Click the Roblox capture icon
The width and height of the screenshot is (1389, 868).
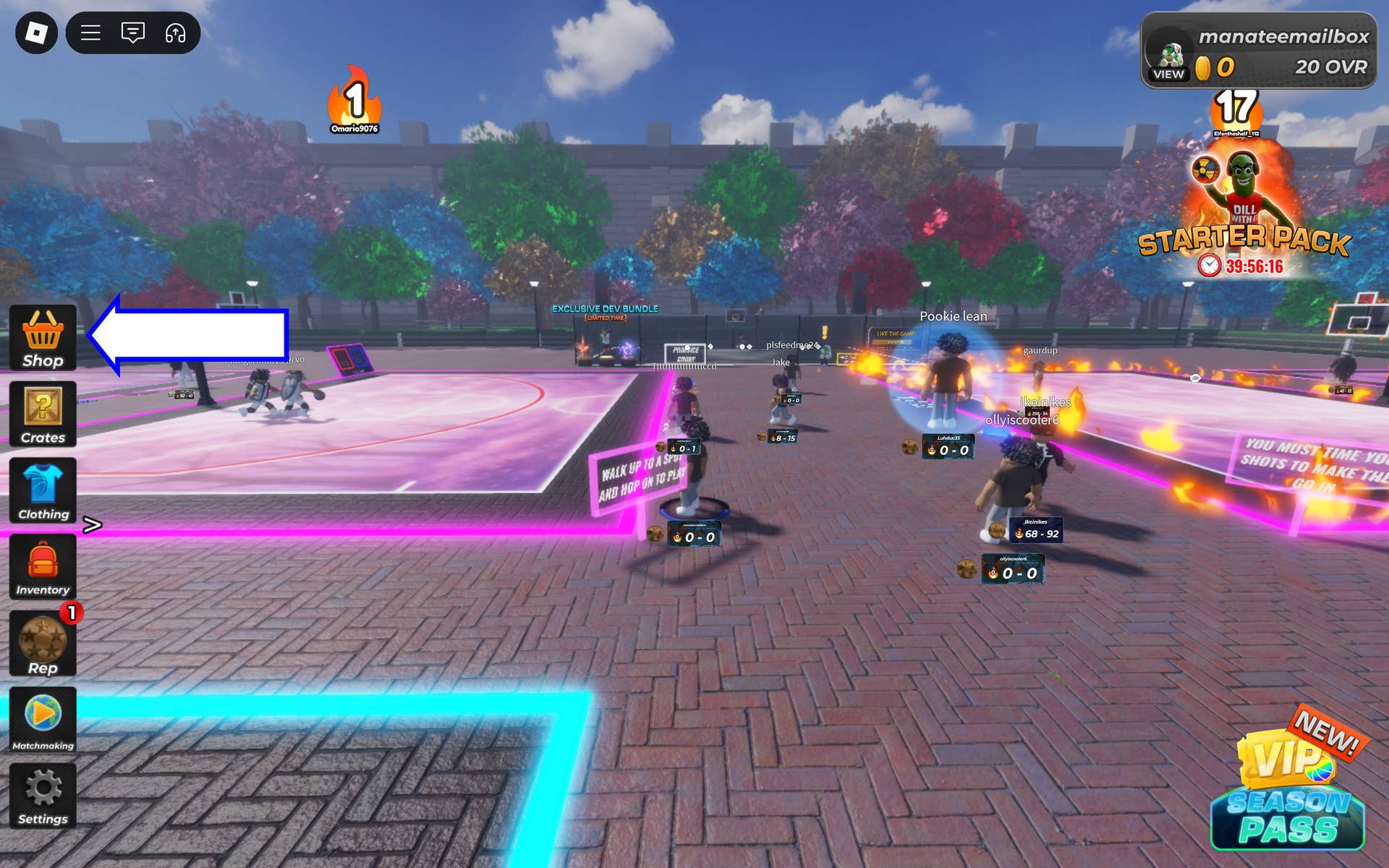point(176,33)
